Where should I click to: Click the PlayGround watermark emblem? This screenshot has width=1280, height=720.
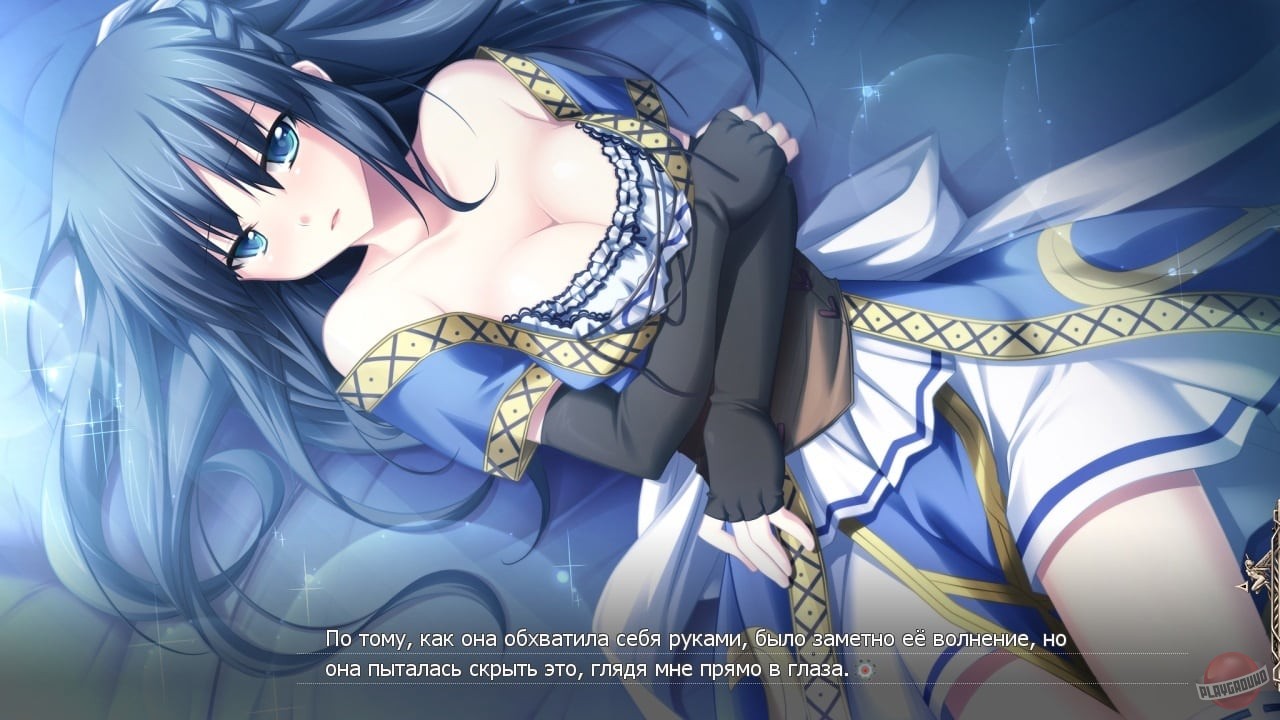[1232, 680]
